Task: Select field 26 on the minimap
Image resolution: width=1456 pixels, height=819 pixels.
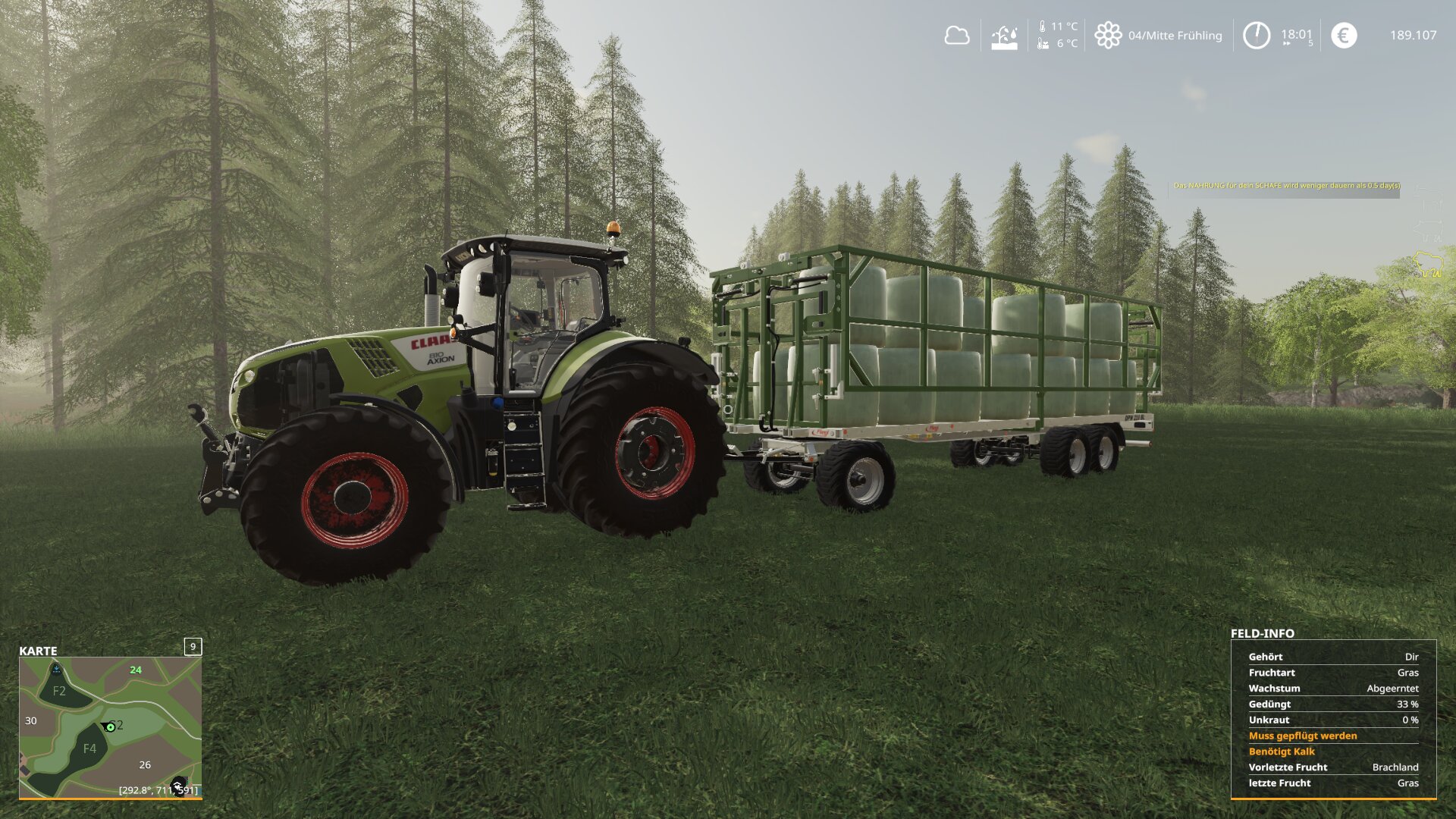Action: pos(145,765)
